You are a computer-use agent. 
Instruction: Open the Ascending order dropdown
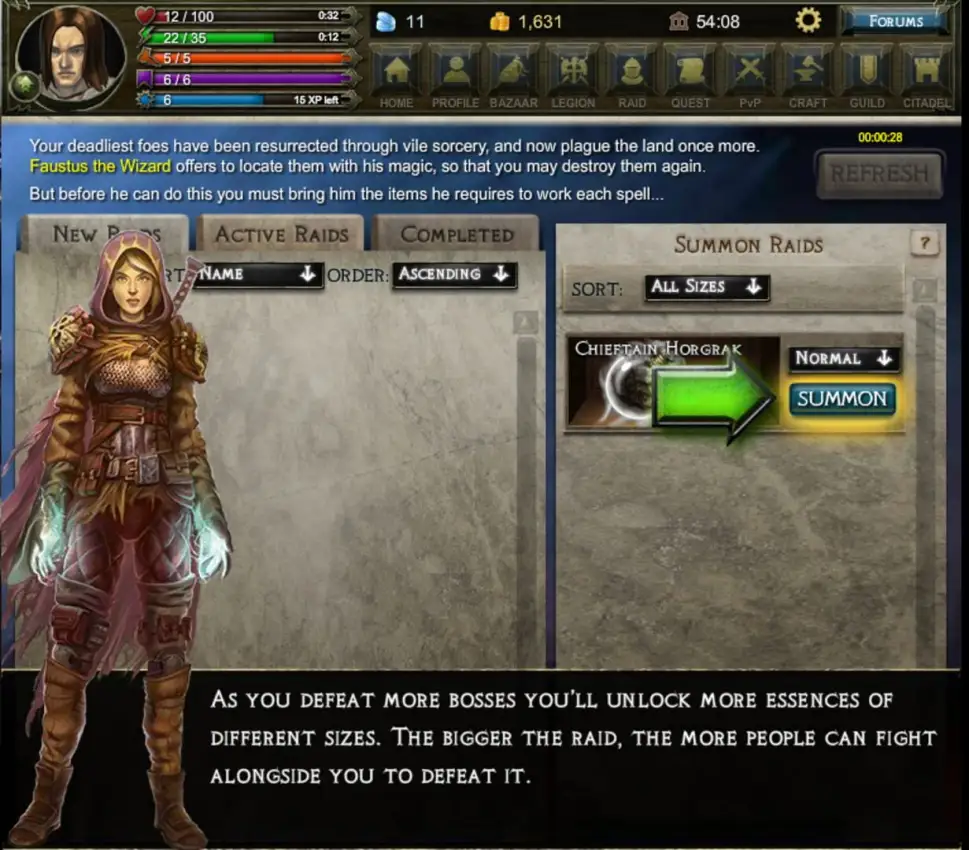(454, 274)
